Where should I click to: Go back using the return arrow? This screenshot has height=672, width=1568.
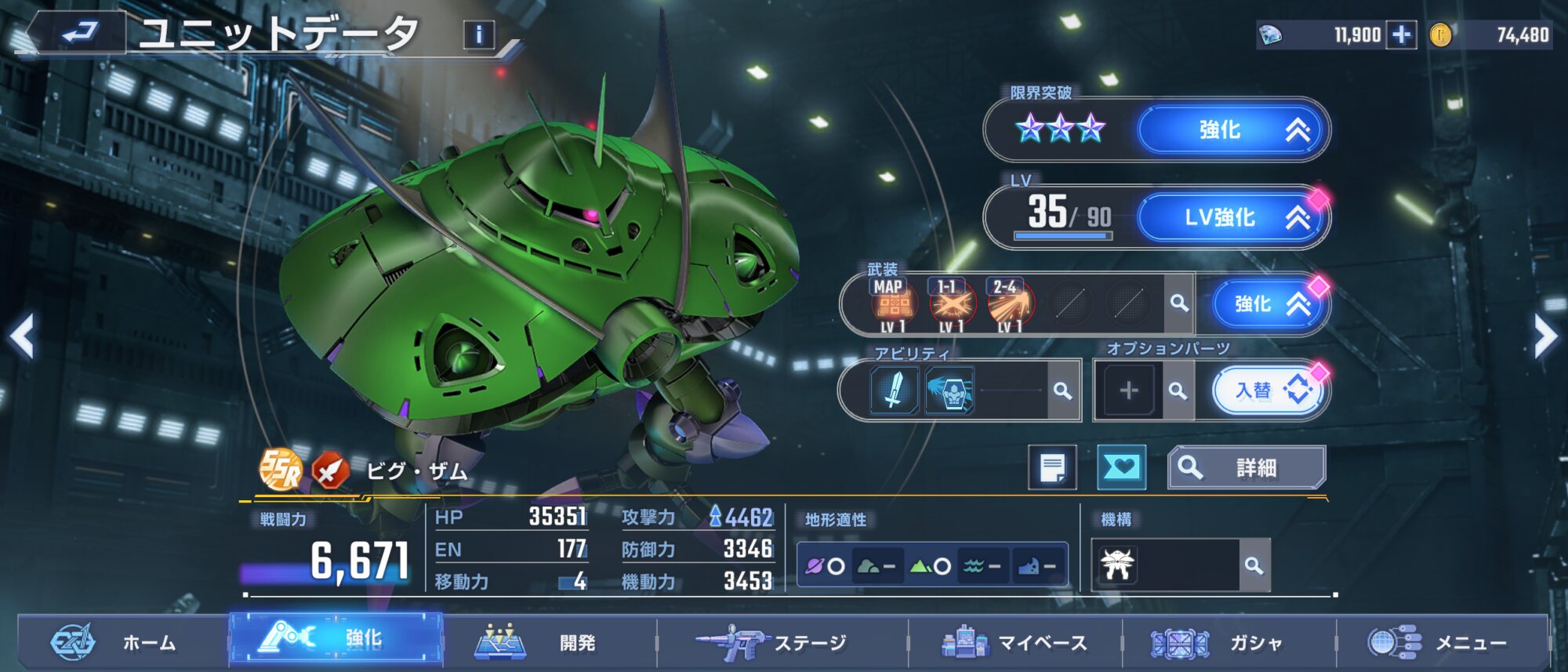point(78,33)
